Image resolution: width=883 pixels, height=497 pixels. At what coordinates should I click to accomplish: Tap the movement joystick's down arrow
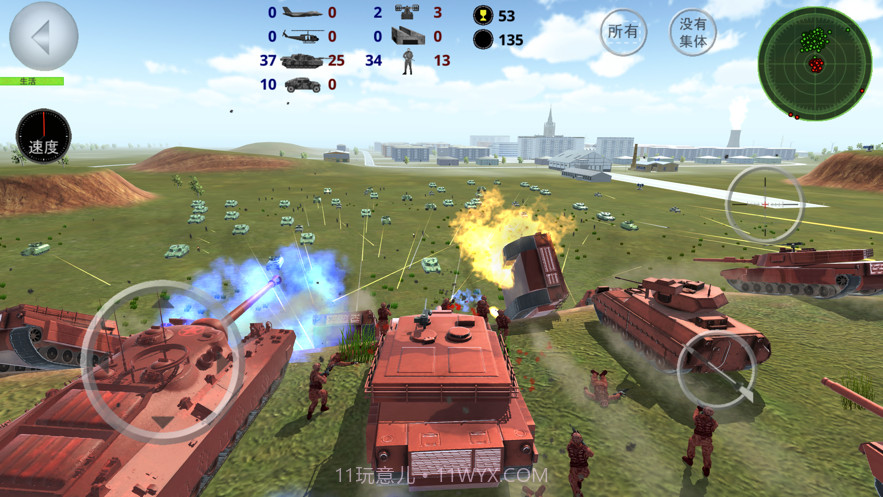pyautogui.click(x=162, y=422)
